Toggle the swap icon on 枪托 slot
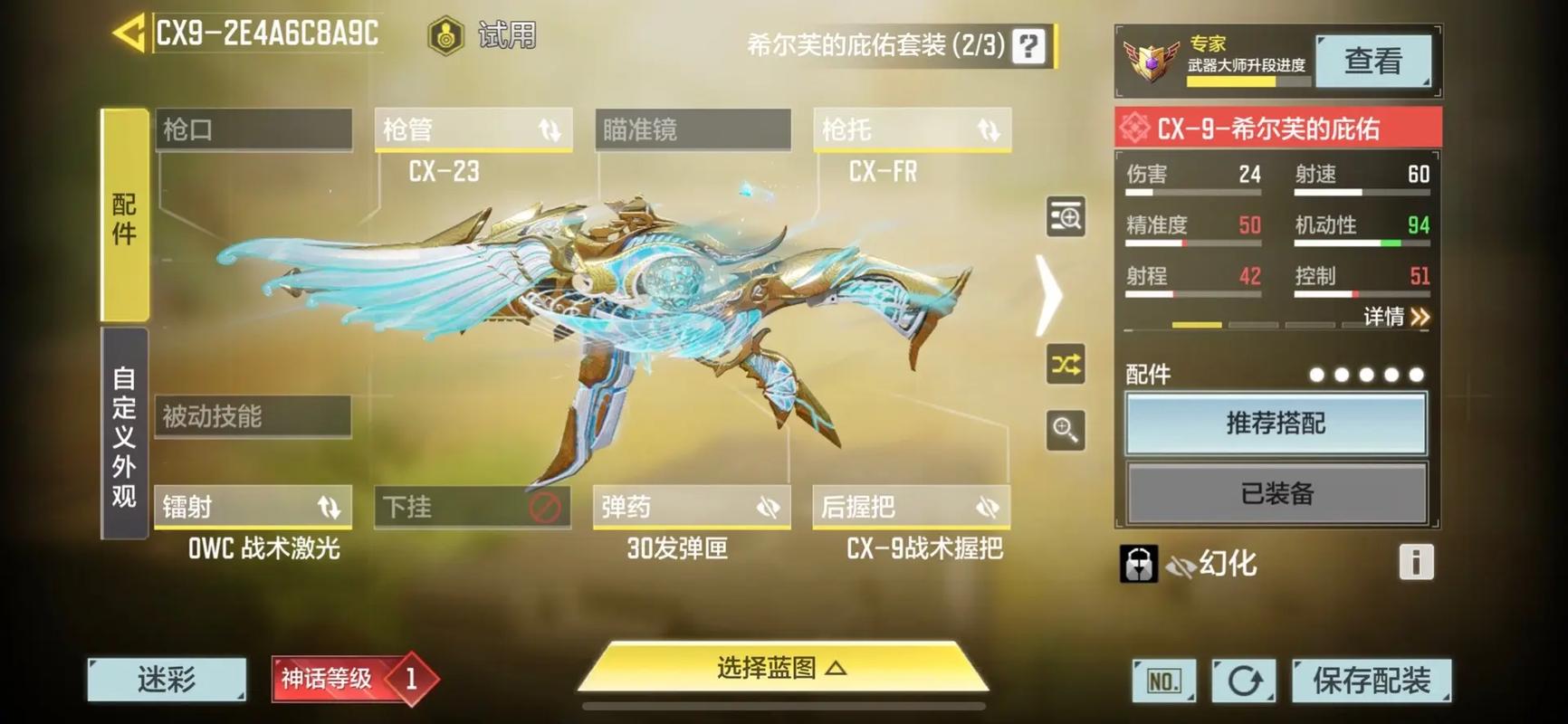 pos(990,130)
